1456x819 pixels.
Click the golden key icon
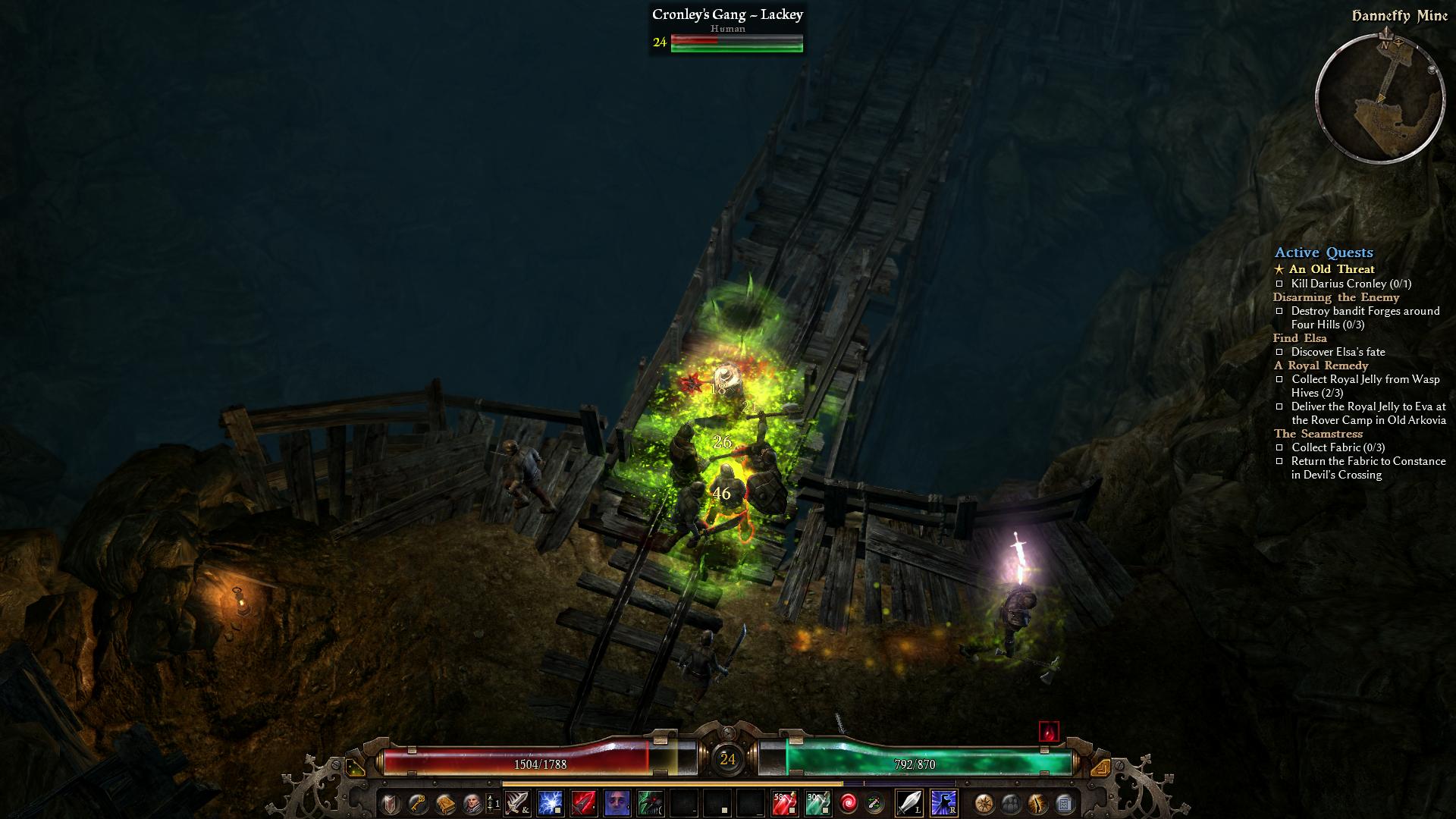417,802
